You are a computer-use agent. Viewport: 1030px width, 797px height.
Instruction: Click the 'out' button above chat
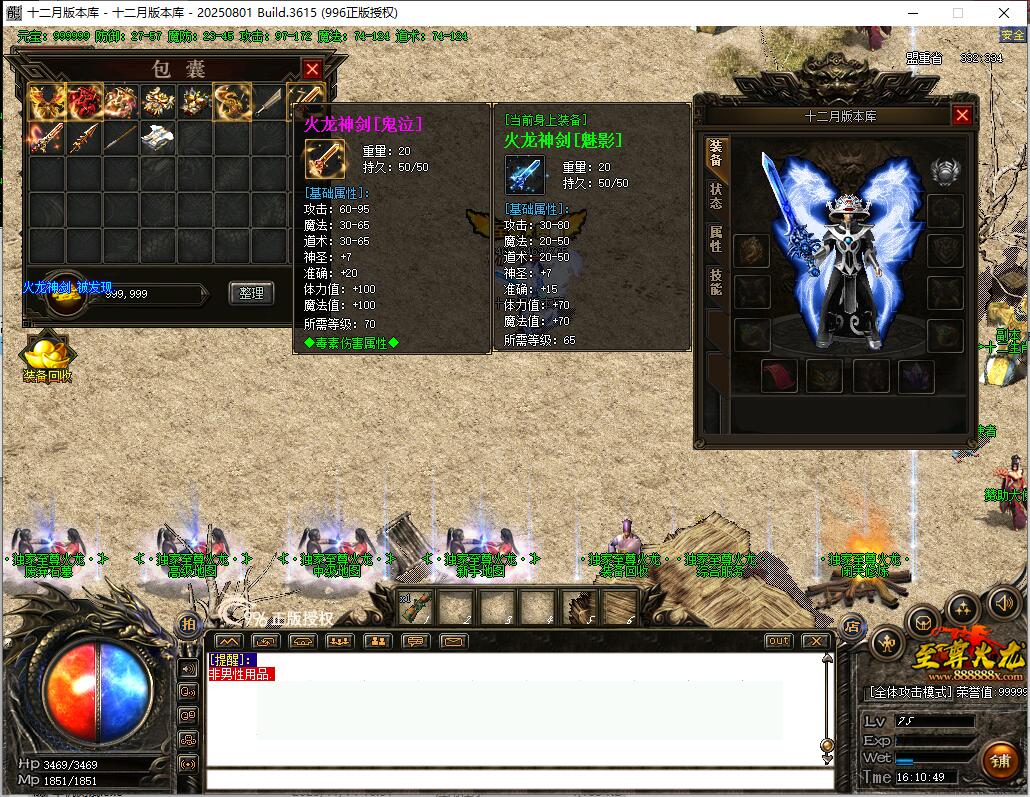pyautogui.click(x=778, y=641)
